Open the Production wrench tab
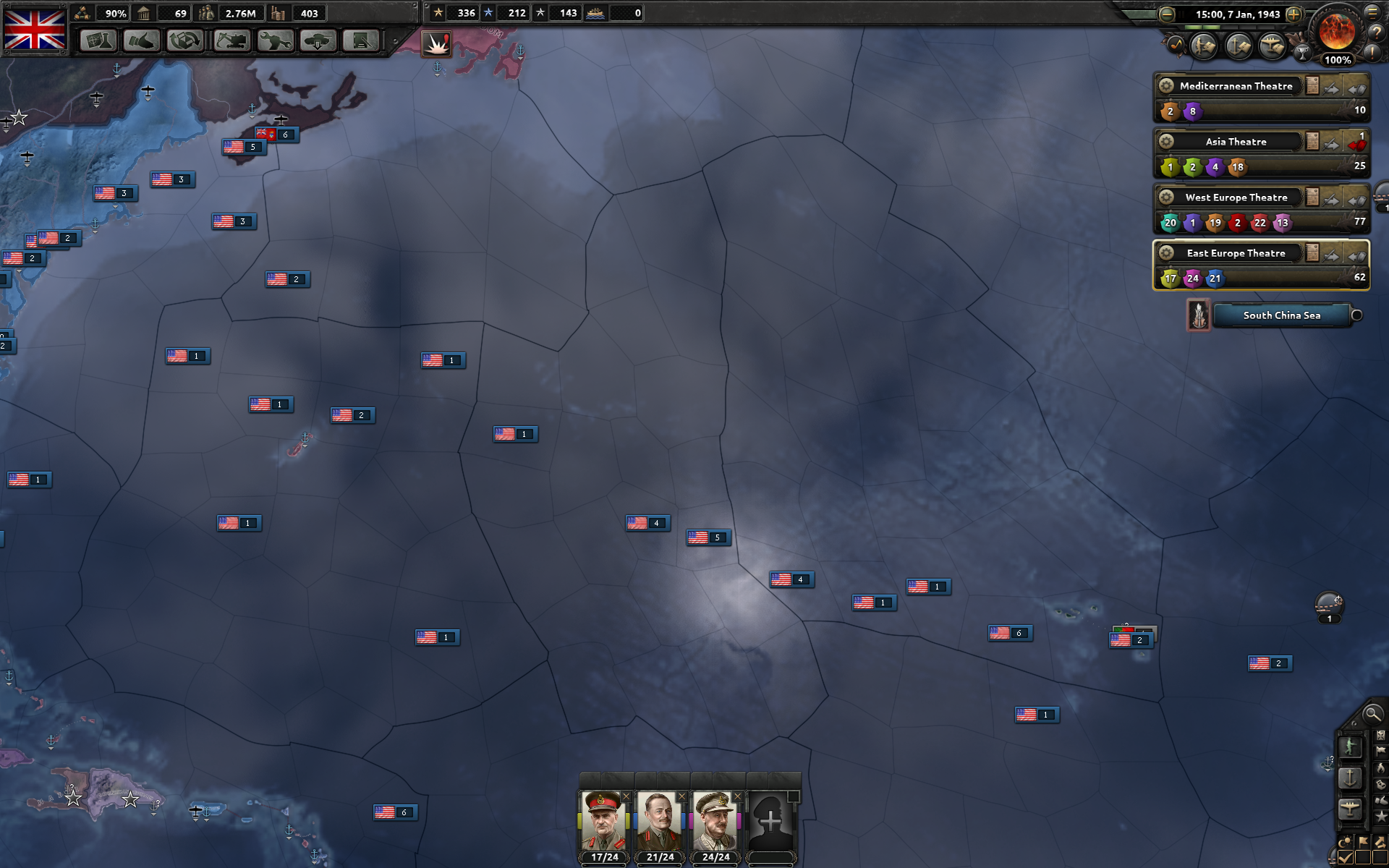Viewport: 1389px width, 868px height. click(x=274, y=41)
